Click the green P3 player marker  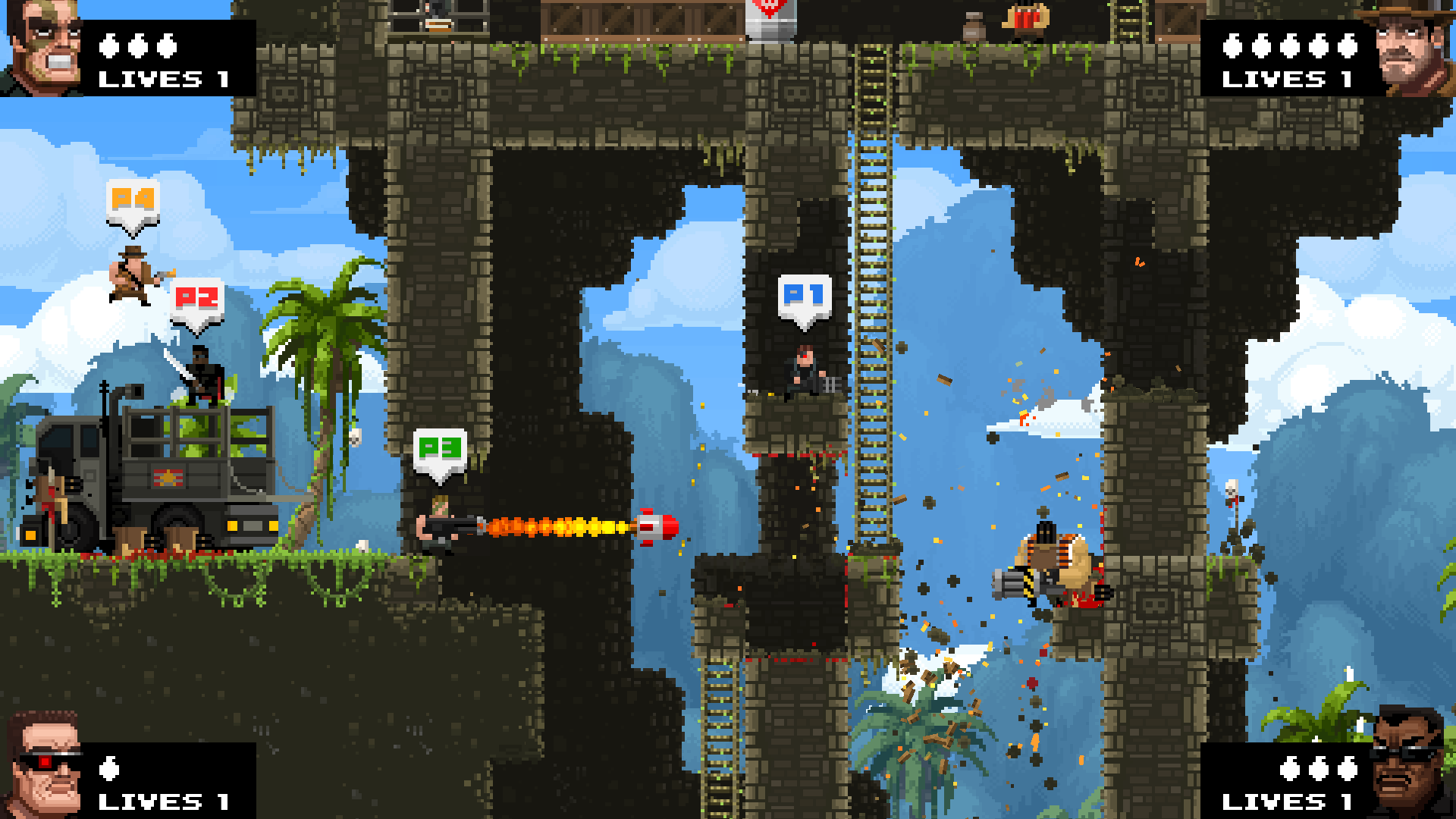point(440,450)
